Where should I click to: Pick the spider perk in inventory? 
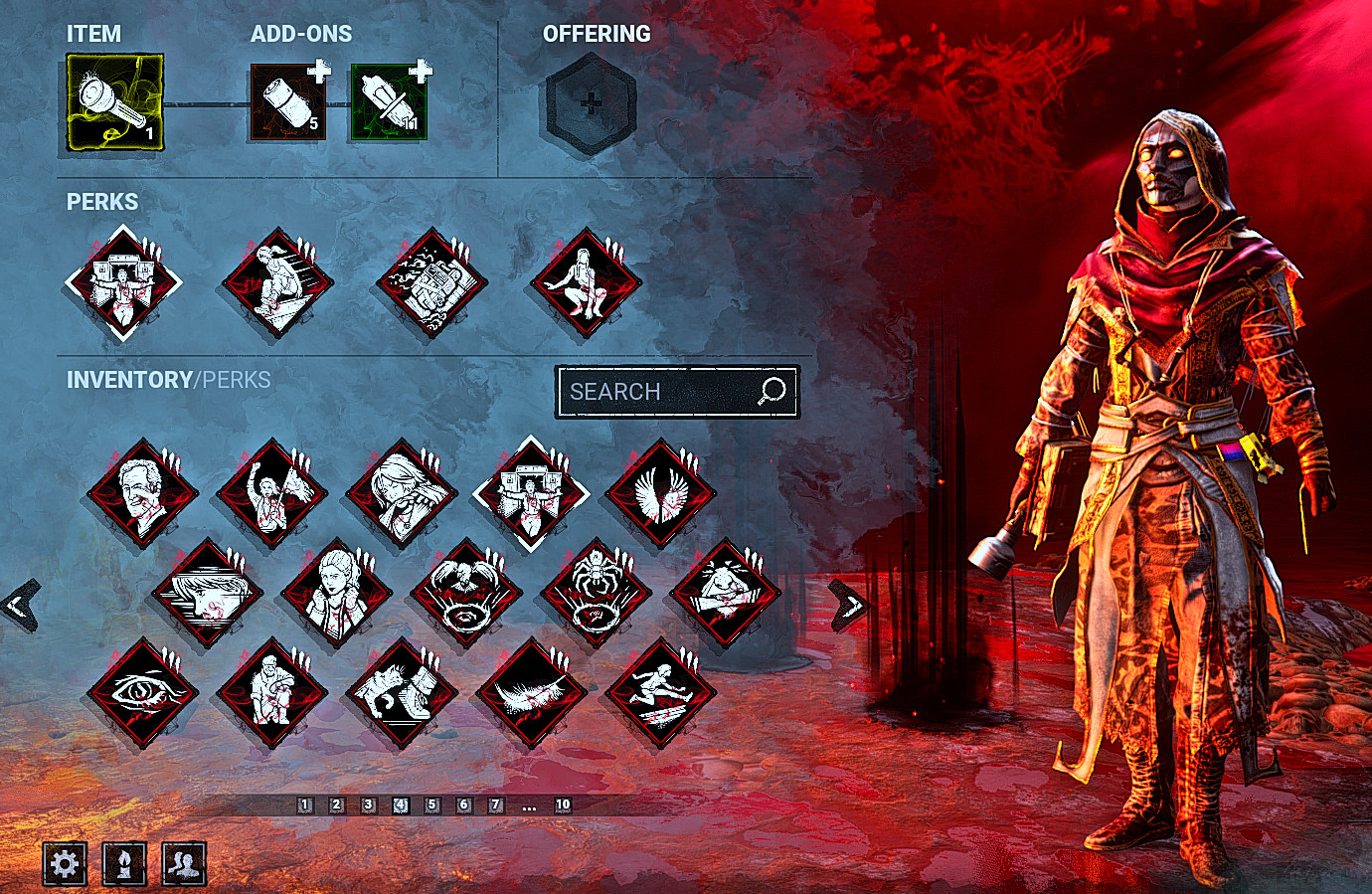pyautogui.click(x=596, y=594)
